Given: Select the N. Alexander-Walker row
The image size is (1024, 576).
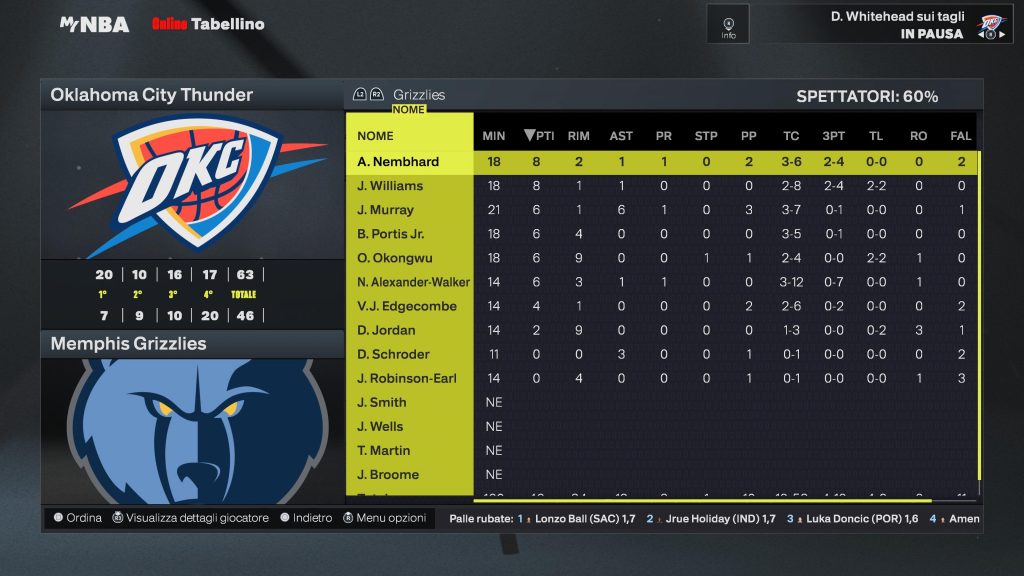Looking at the screenshot, I should coord(412,282).
